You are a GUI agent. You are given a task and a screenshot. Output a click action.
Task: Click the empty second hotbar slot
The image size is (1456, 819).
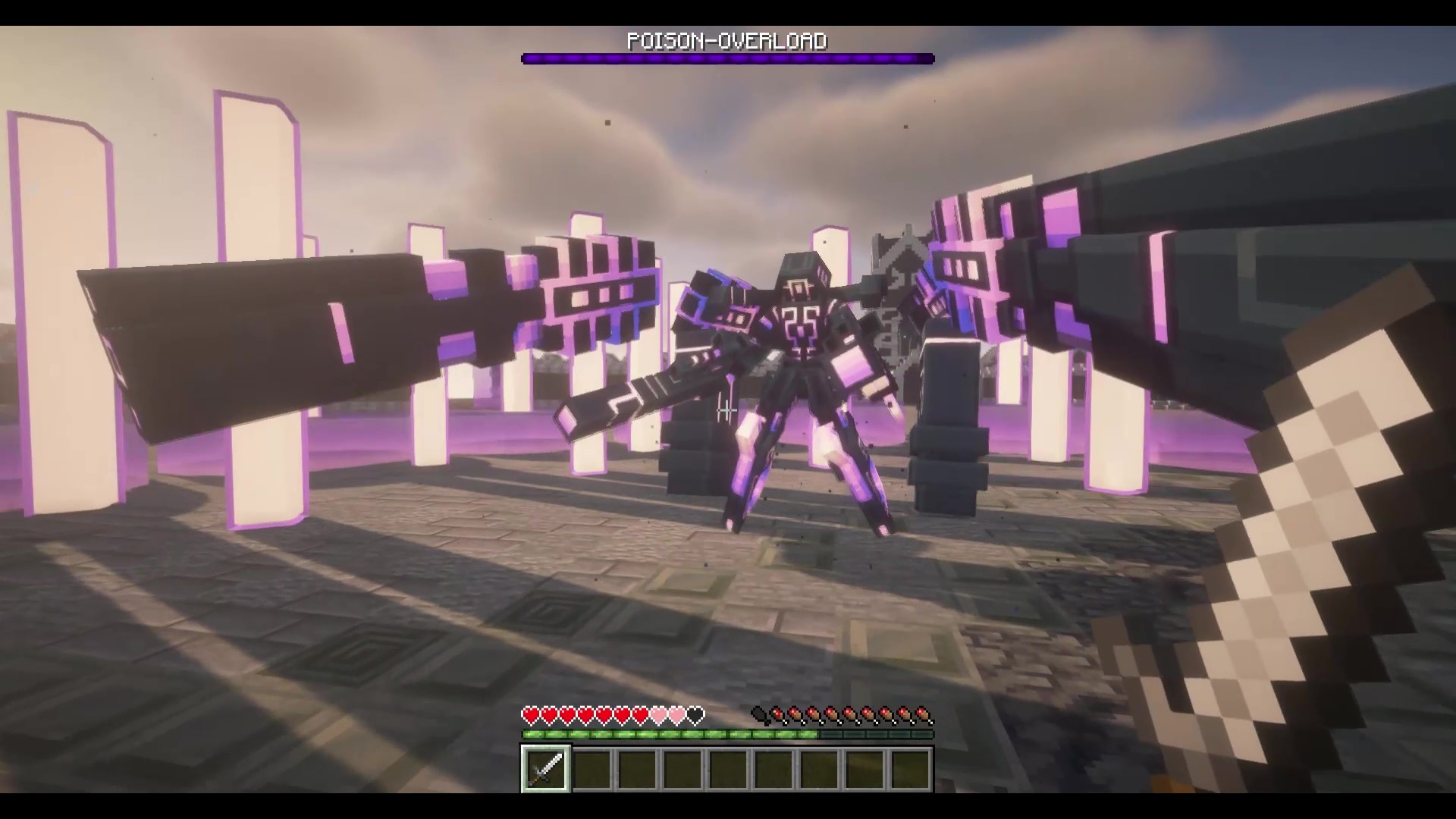click(590, 769)
